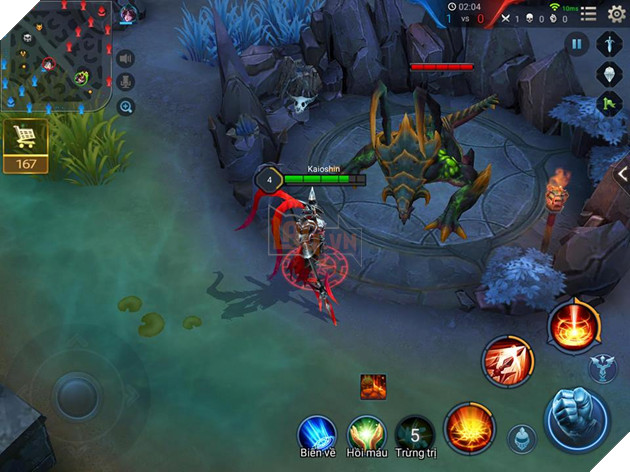
Task: Tap the helmet minion-target button
Action: click(521, 438)
